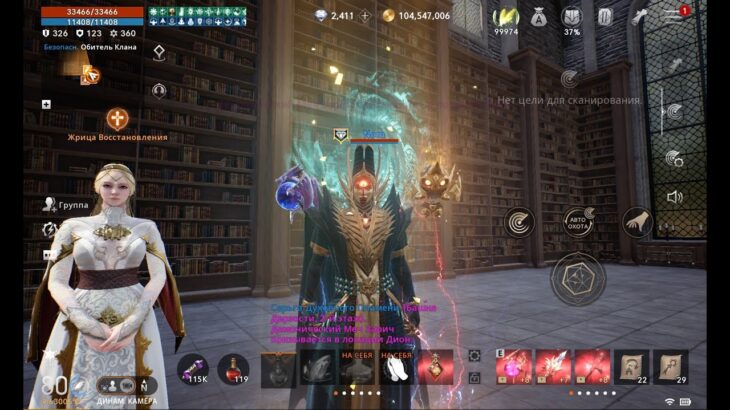The width and height of the screenshot is (730, 410).
Task: Open the Группа party panel
Action: pyautogui.click(x=66, y=205)
